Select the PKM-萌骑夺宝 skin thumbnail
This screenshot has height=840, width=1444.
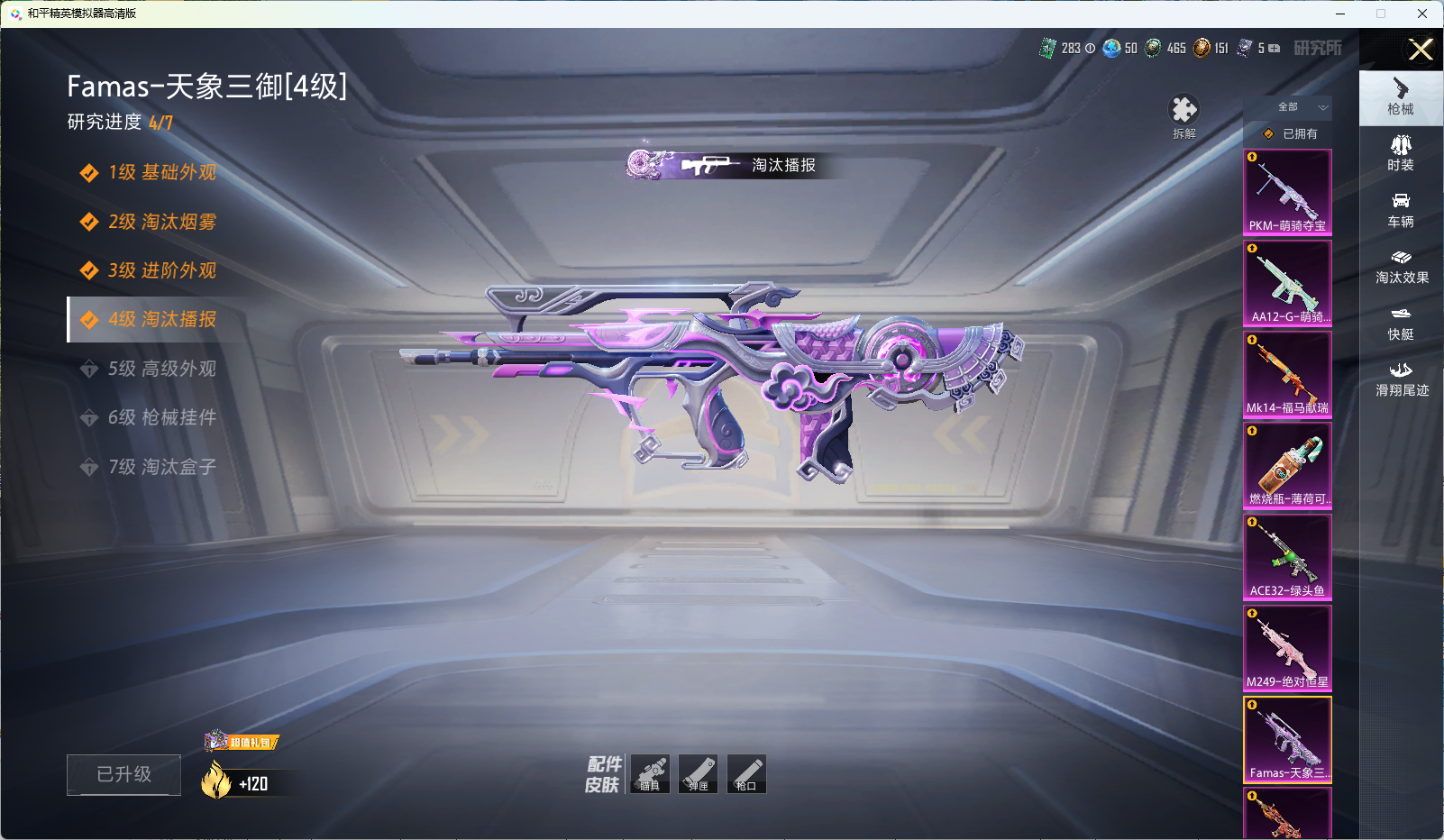(x=1287, y=192)
